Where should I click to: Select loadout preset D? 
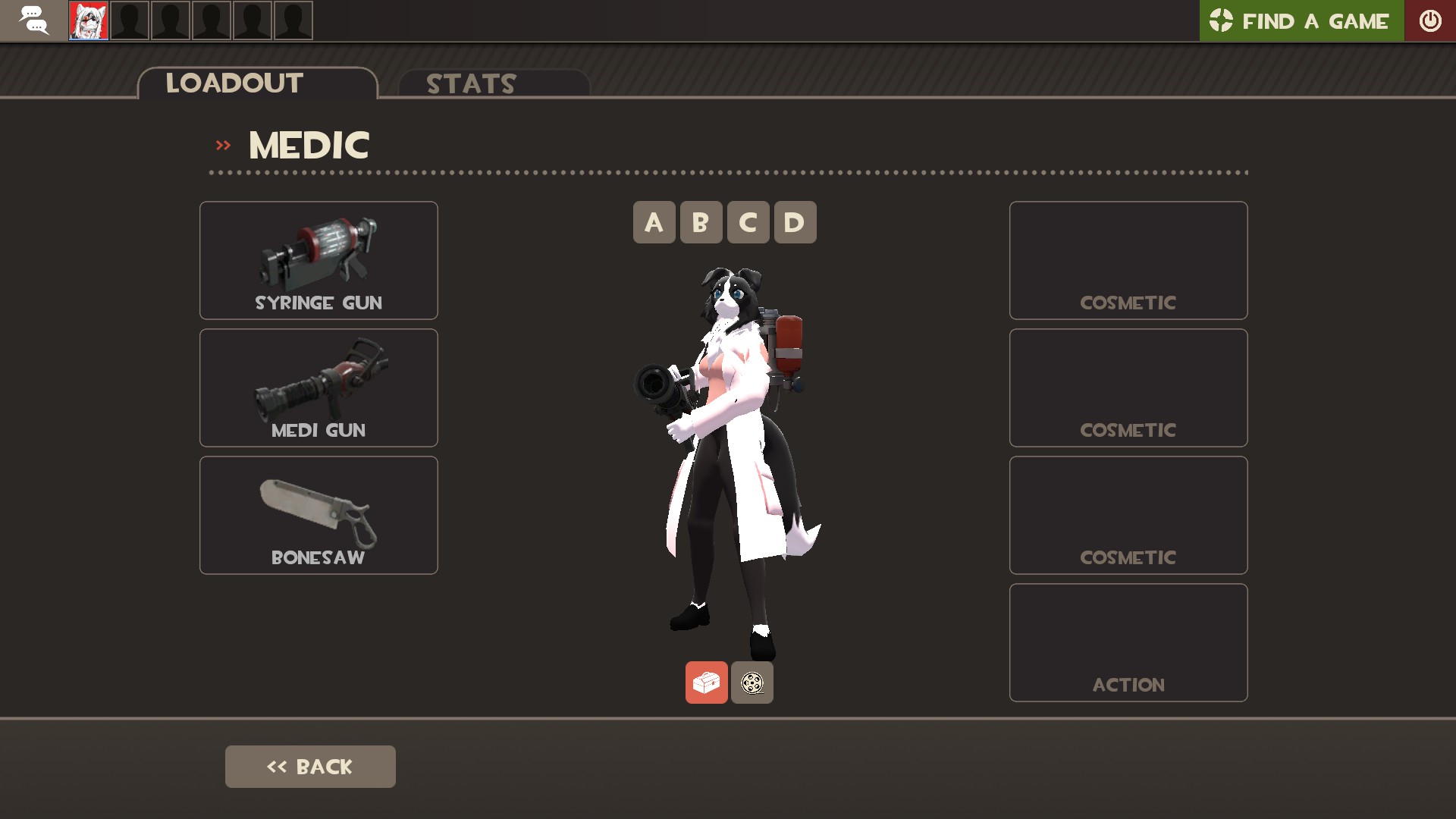795,222
